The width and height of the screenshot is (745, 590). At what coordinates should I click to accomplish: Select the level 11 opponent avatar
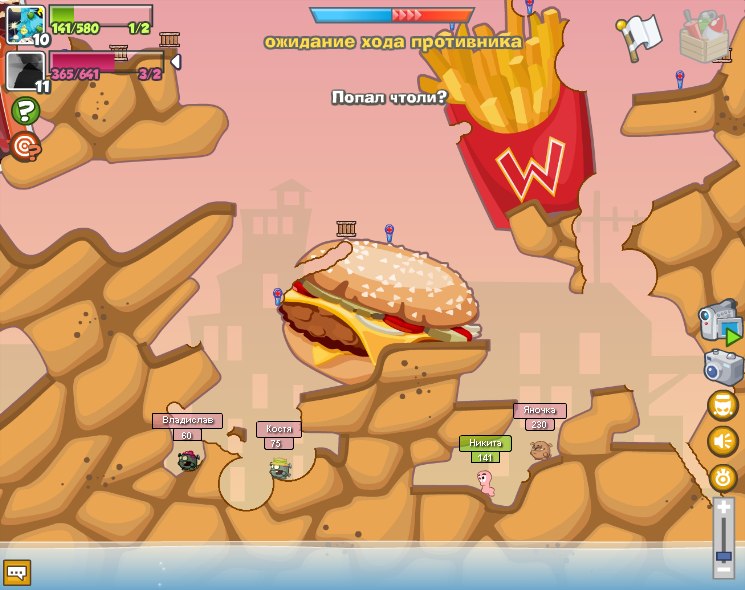click(x=24, y=71)
